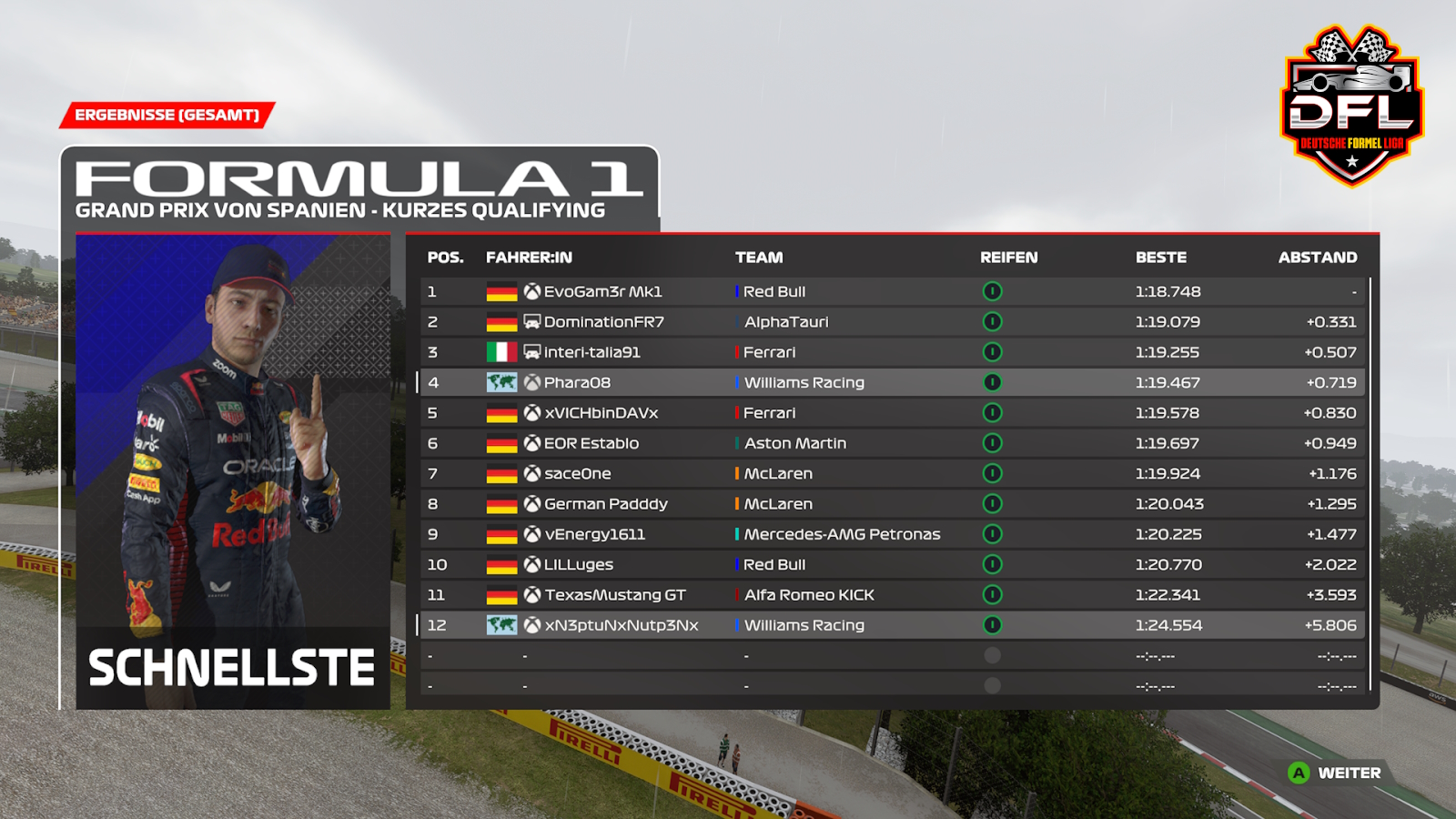Screen dimensions: 1456x819
Task: Select vEnergy1611's Mercedes-AMG Petronas row
Action: click(x=892, y=534)
